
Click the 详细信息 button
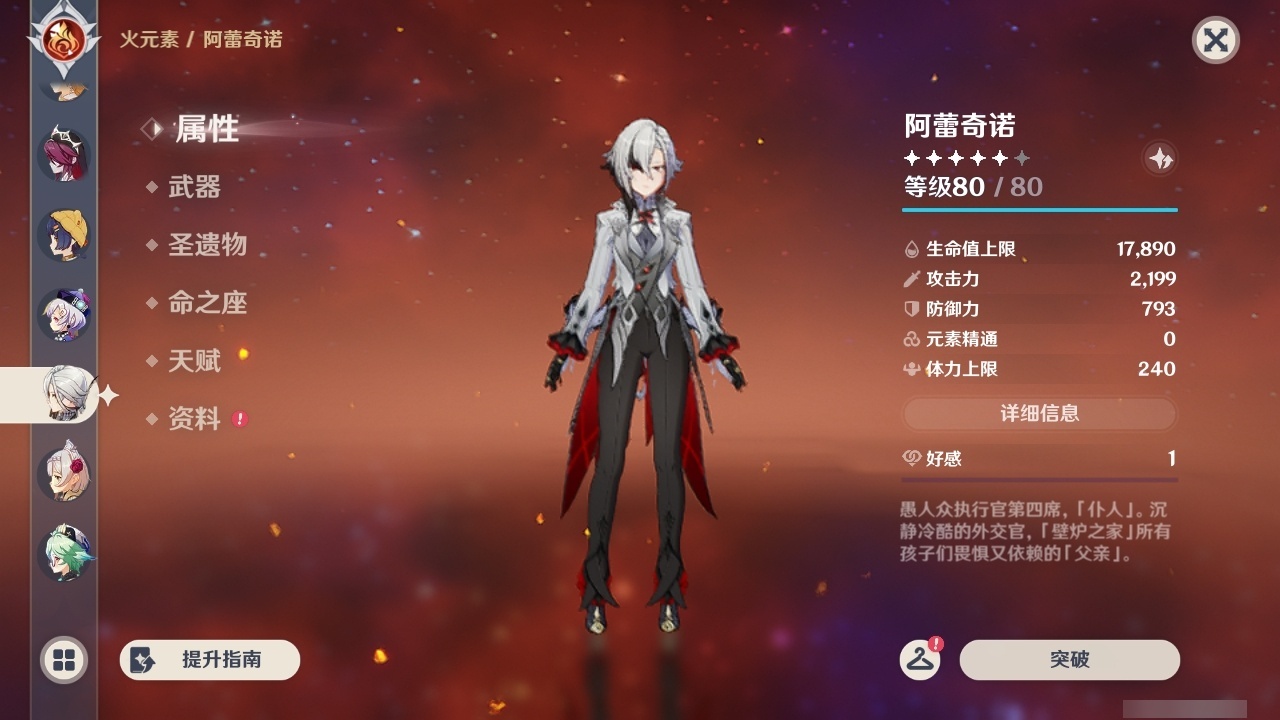coord(1040,414)
